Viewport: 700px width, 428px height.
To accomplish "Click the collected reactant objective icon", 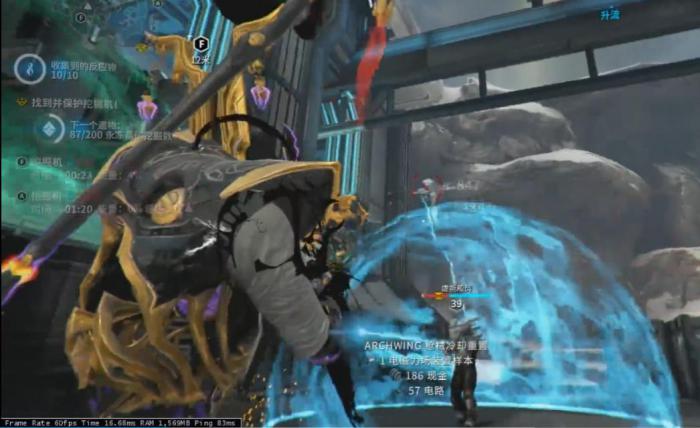I will coord(29,68).
